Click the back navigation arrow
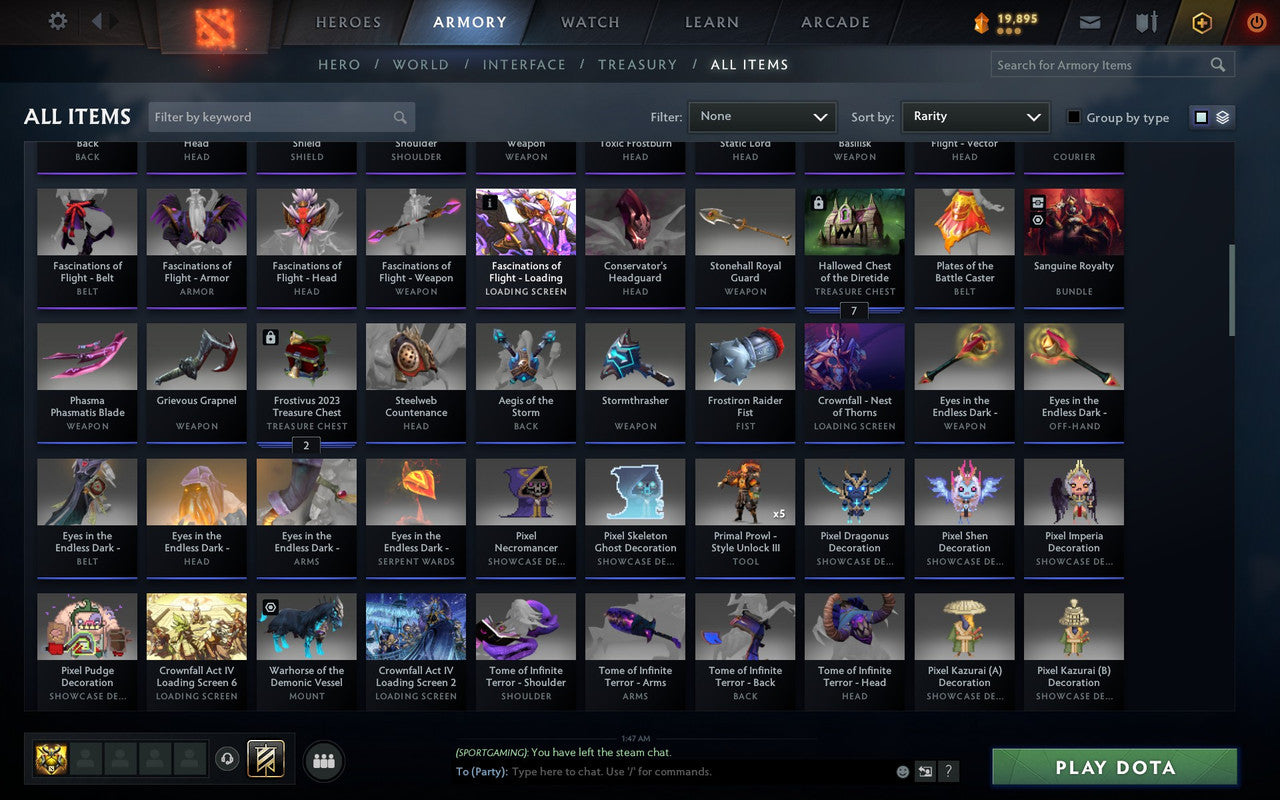The width and height of the screenshot is (1280, 800). [x=97, y=21]
